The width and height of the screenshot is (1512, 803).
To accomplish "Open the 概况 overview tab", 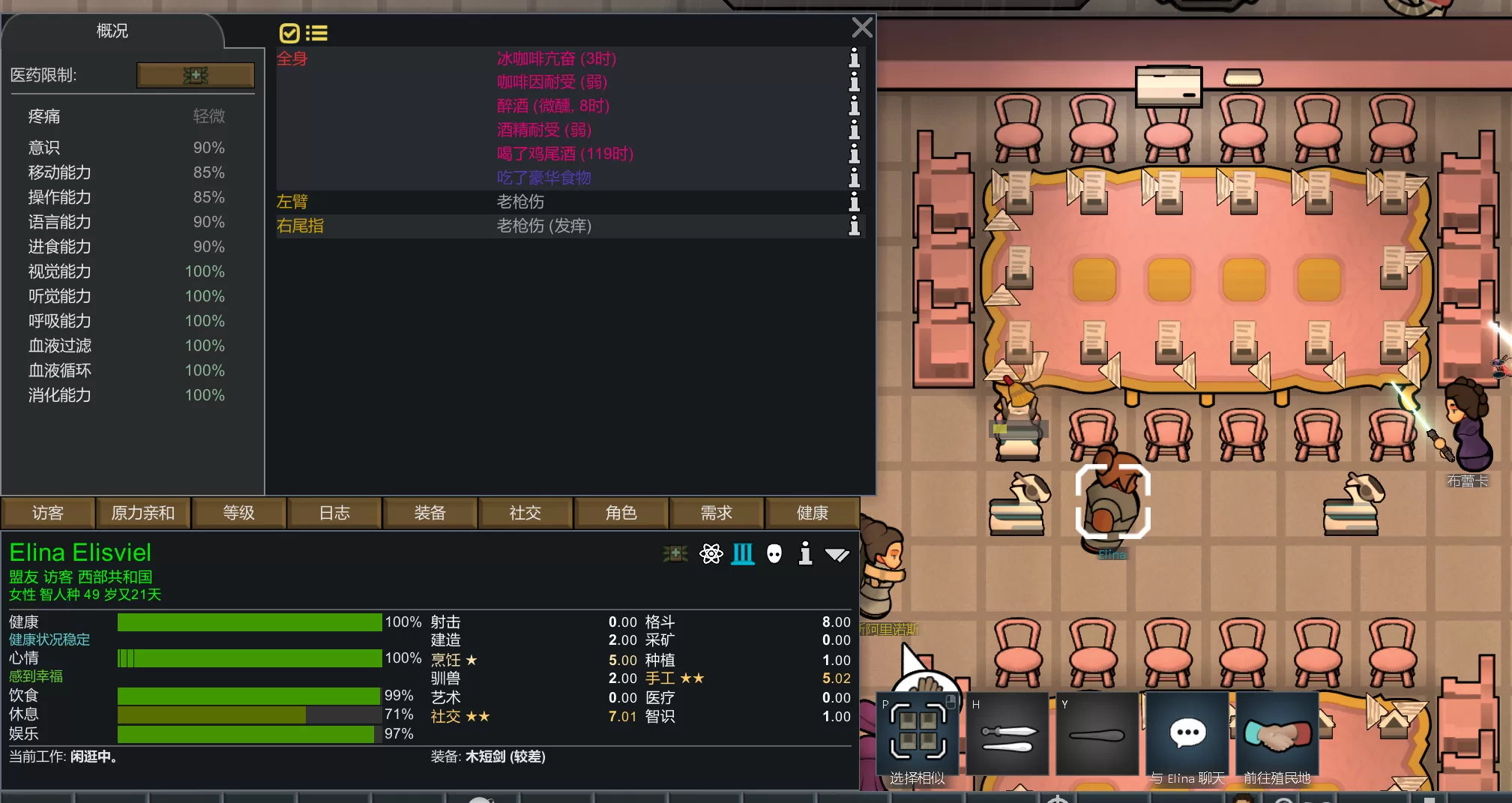I will pos(112,31).
